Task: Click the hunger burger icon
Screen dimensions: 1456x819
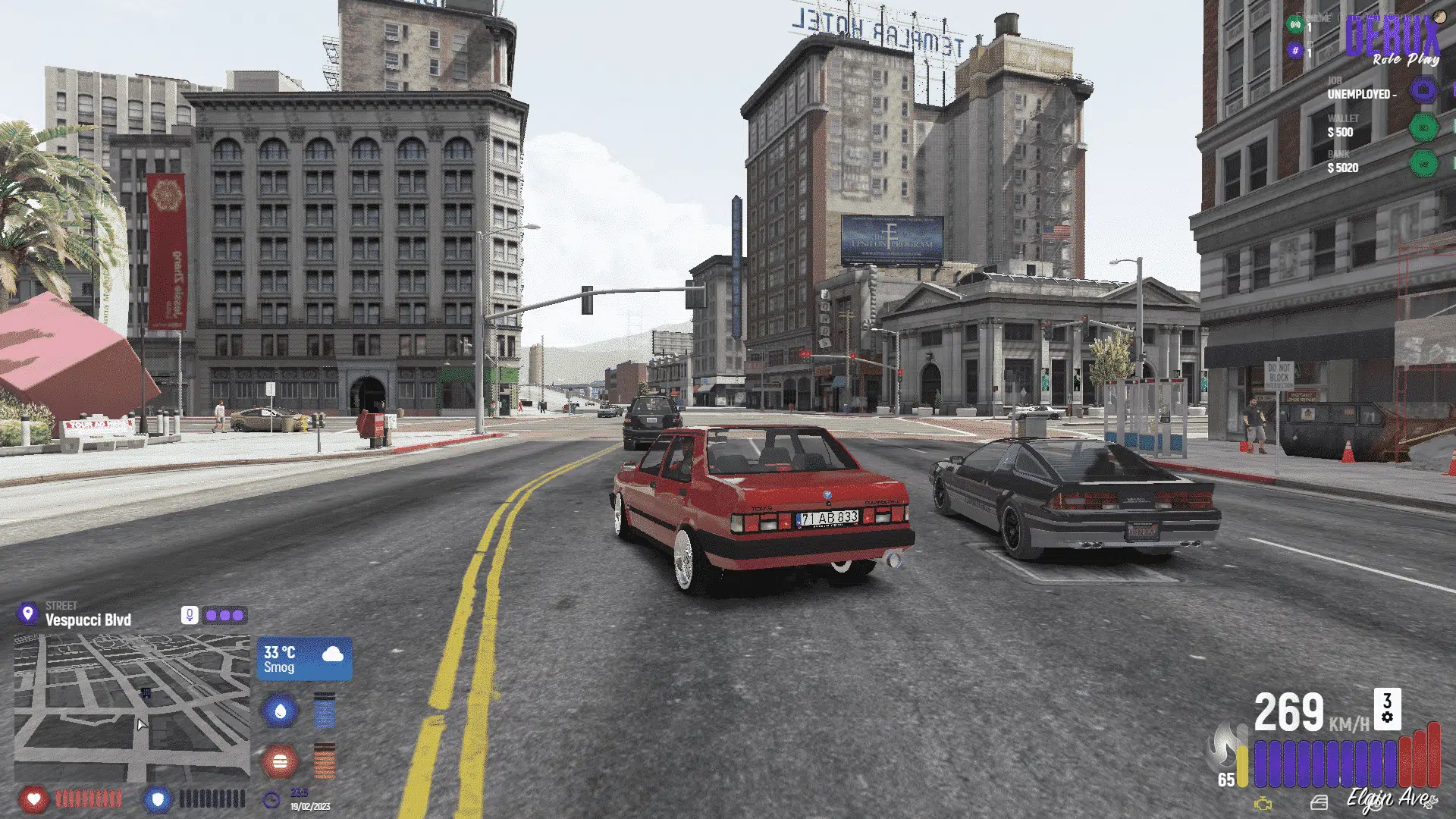Action: pos(281,761)
